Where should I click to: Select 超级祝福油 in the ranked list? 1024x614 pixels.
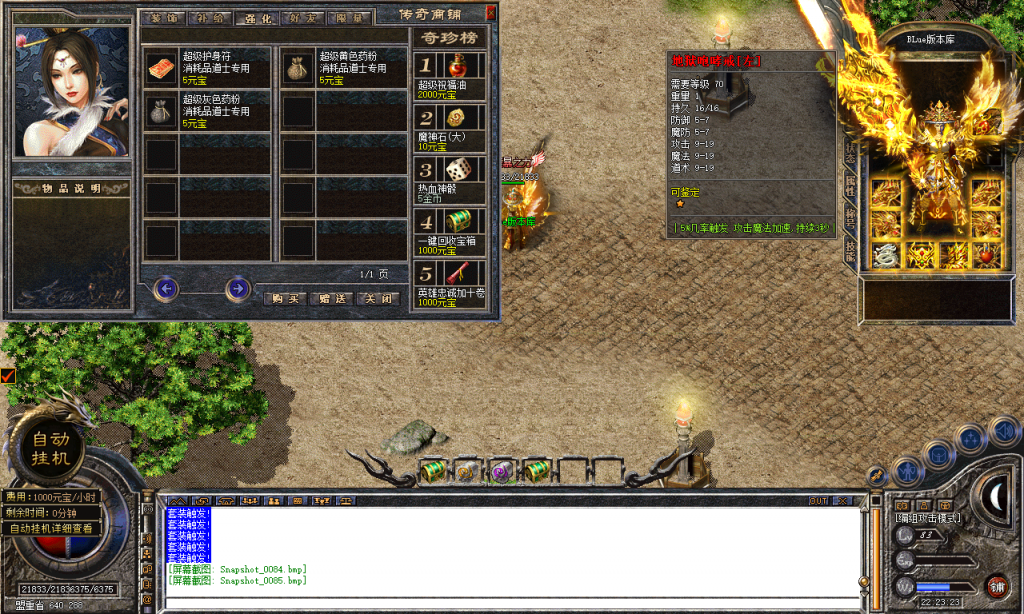point(450,77)
